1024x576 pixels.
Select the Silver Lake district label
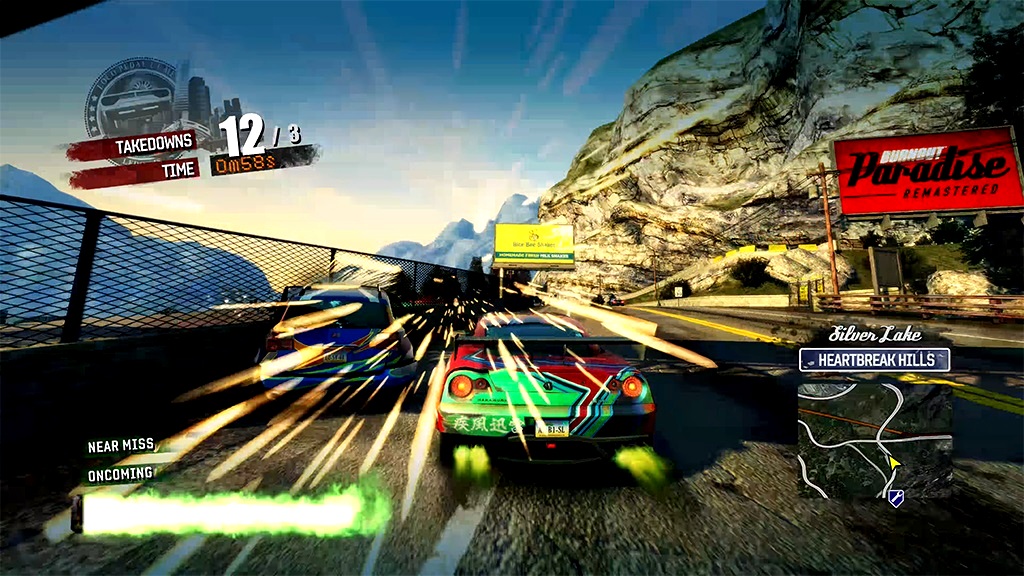875,335
